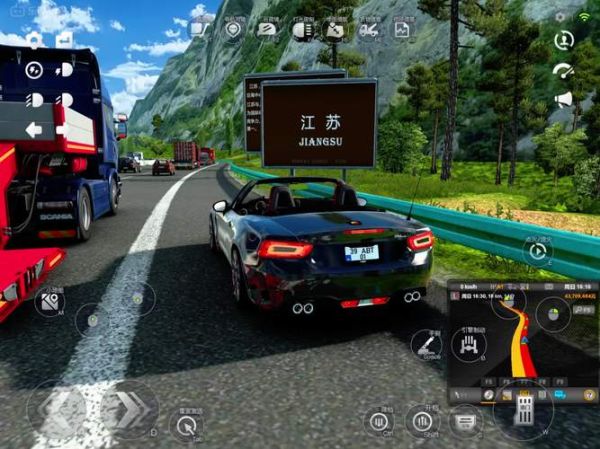Viewport: 600px width, 449px height.
Task: Tap the hand engine brake button
Action: [468, 345]
